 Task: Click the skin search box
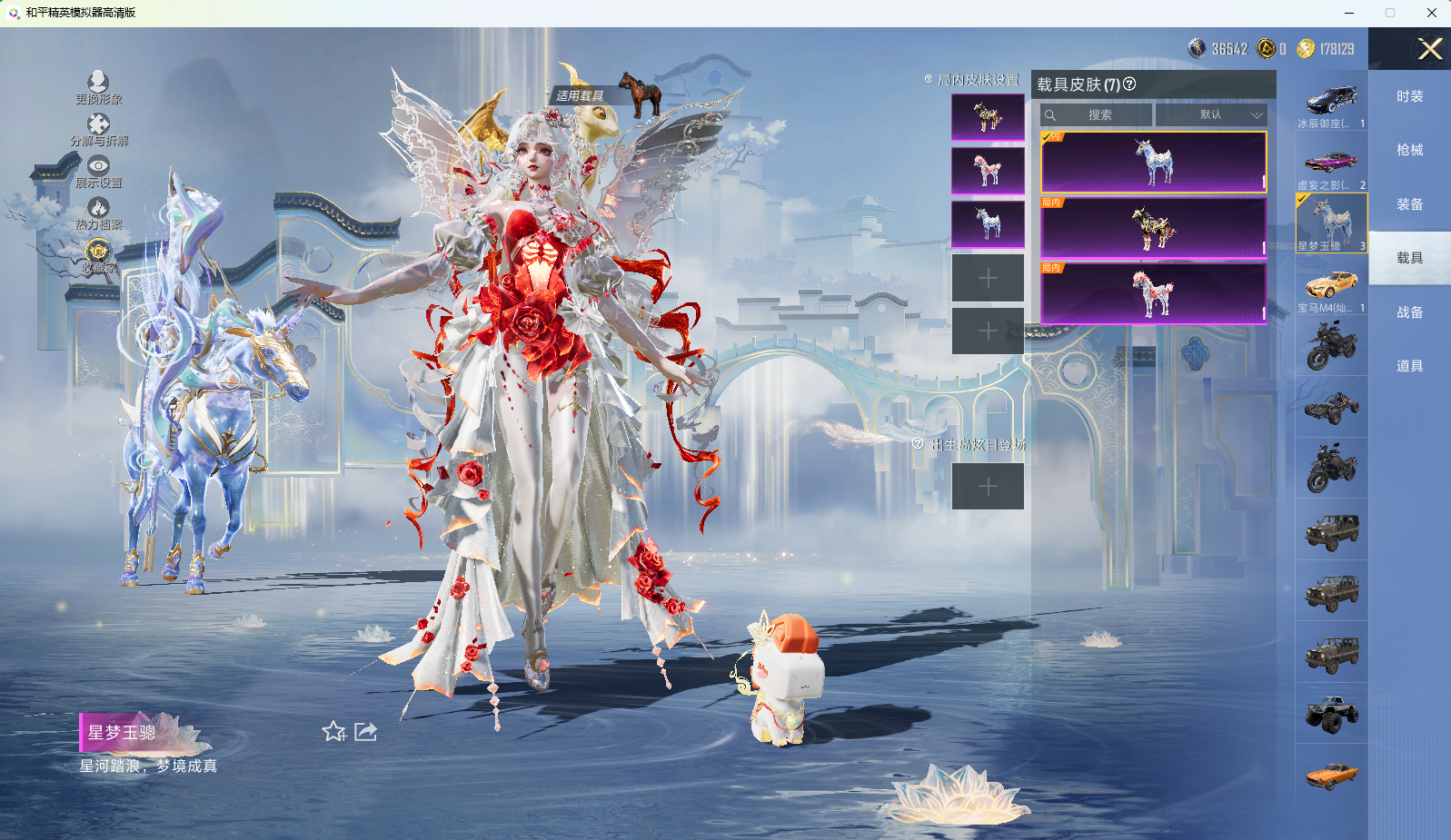1097,115
